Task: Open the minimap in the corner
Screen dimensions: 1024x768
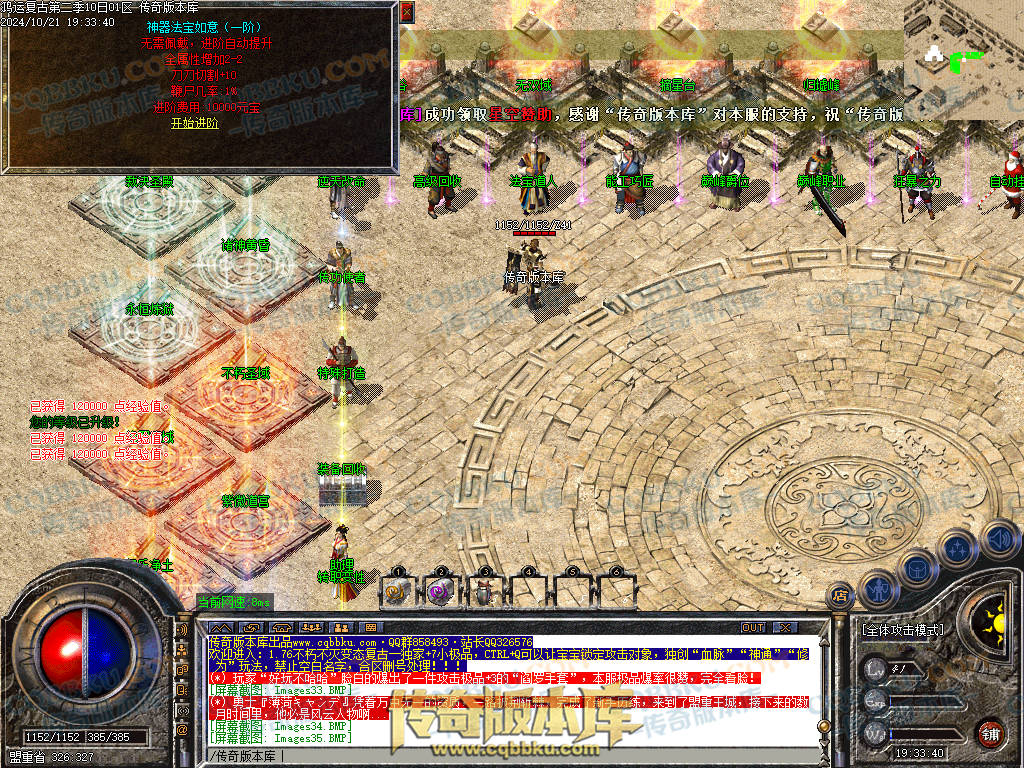Action: click(963, 58)
